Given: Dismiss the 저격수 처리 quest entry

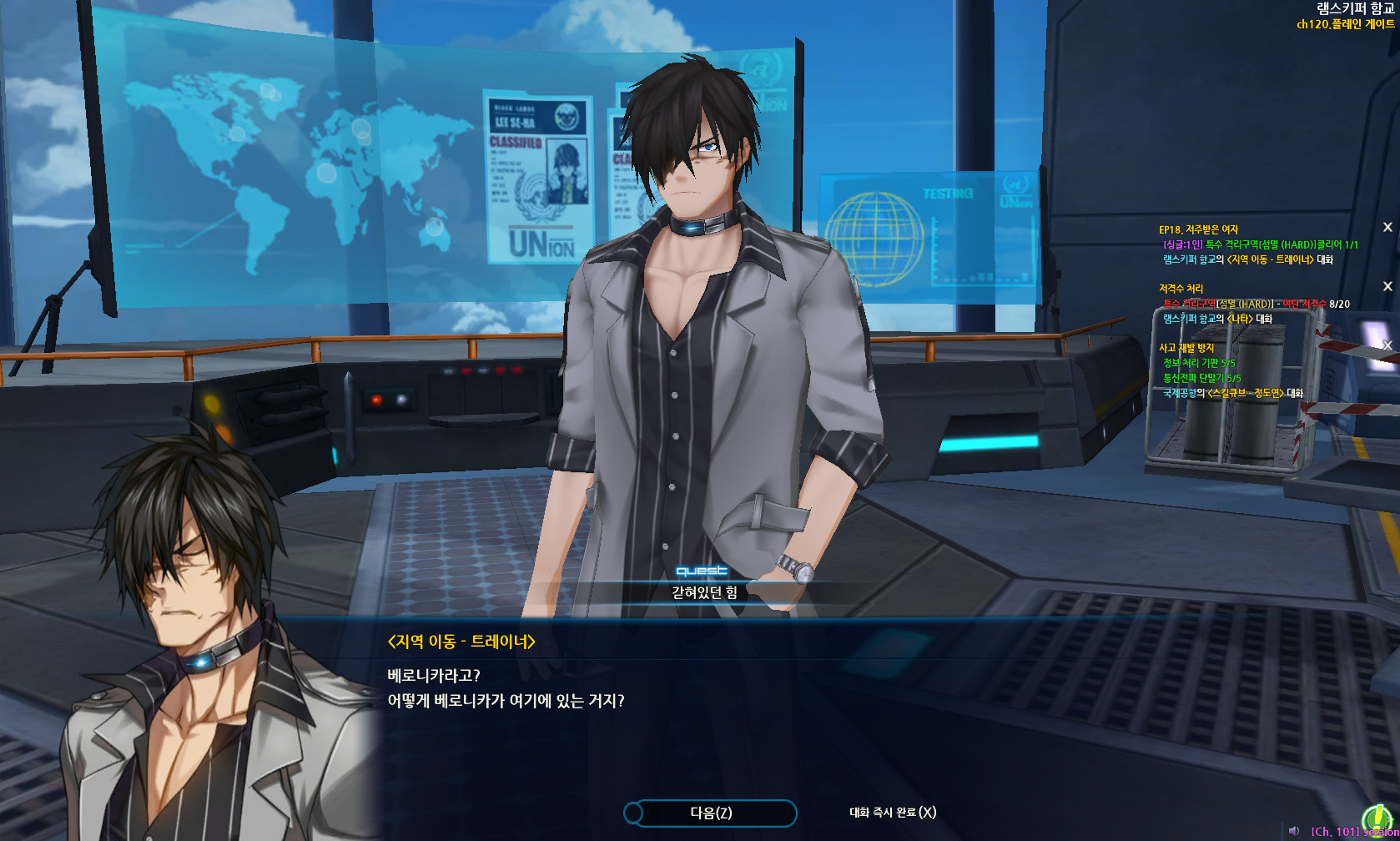Looking at the screenshot, I should point(1387,286).
